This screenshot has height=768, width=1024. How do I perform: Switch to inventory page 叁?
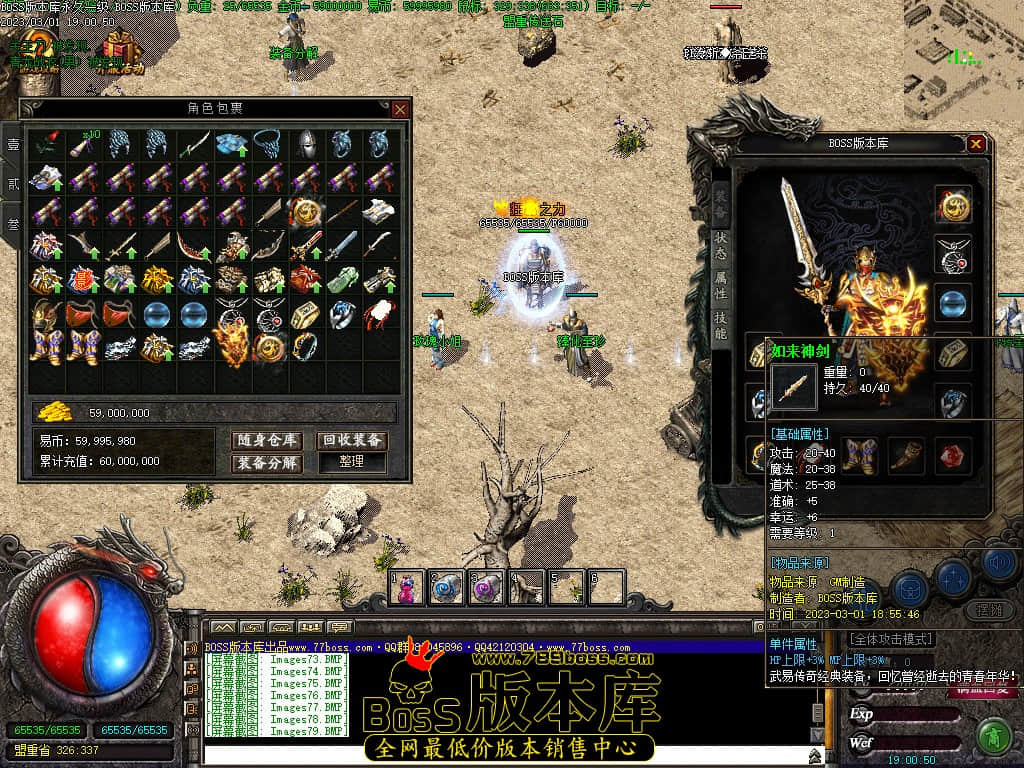pos(13,224)
